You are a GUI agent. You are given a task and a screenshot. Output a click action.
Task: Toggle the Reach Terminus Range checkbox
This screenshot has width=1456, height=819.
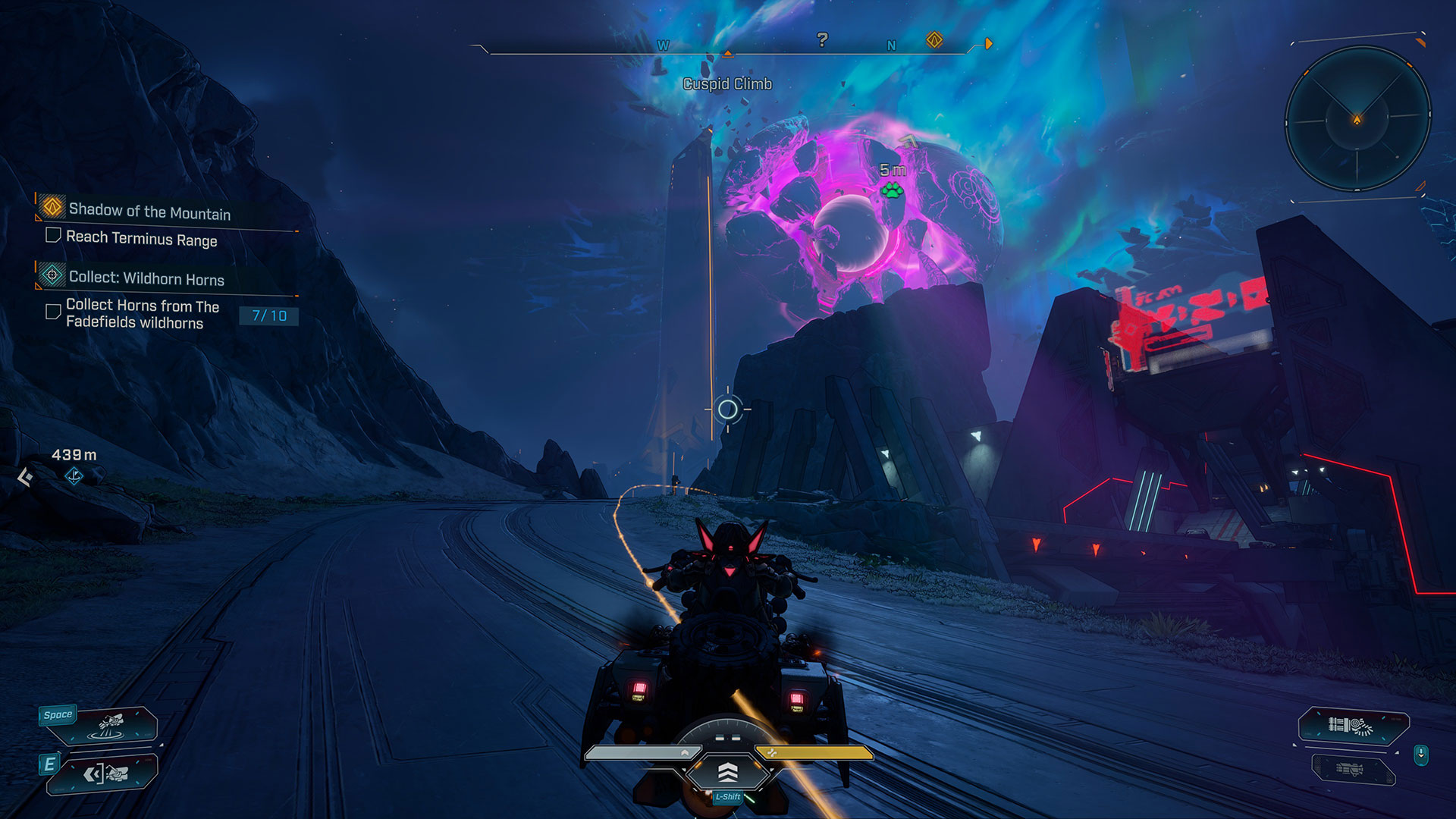click(x=53, y=236)
